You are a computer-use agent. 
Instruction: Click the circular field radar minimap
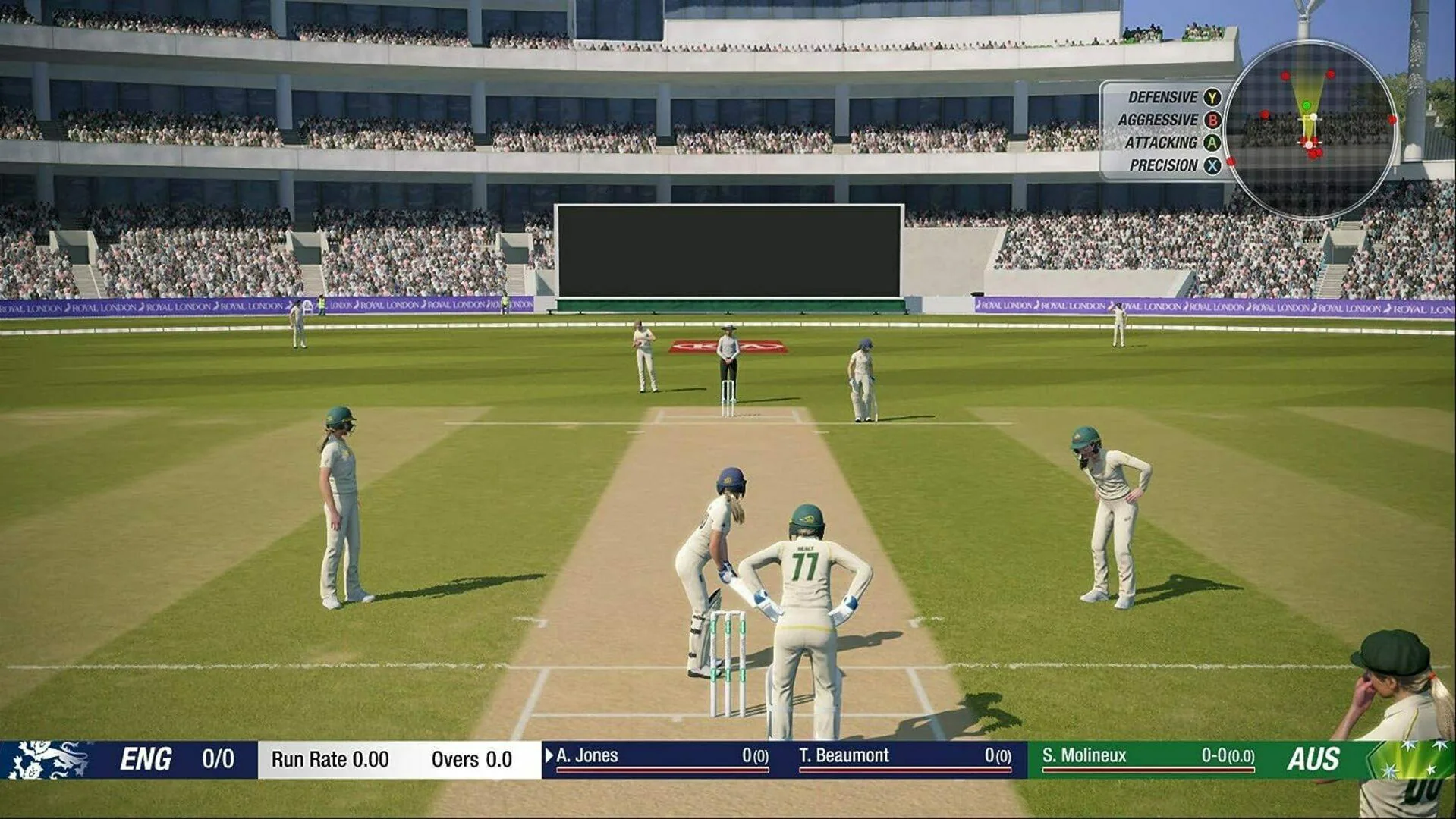(x=1310, y=130)
